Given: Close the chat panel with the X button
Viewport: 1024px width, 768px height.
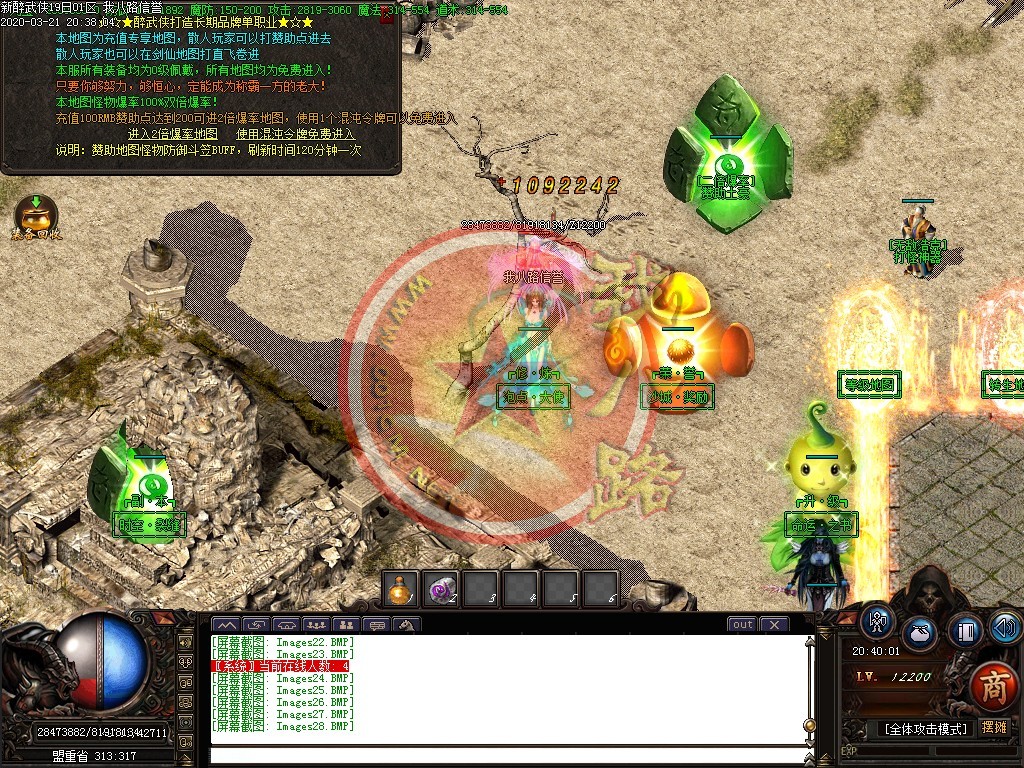Looking at the screenshot, I should coord(774,625).
